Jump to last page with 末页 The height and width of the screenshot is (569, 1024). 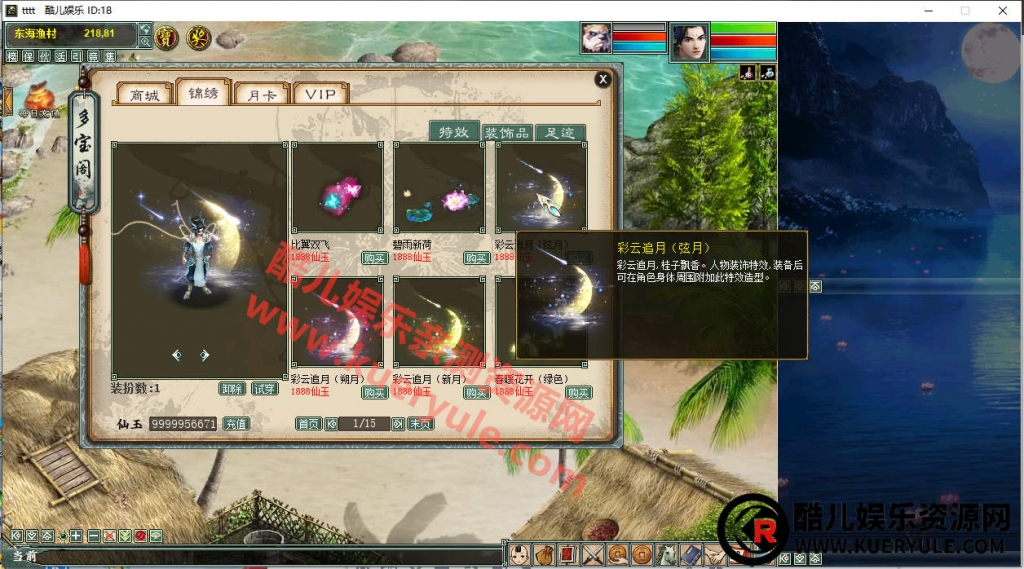pyautogui.click(x=420, y=424)
